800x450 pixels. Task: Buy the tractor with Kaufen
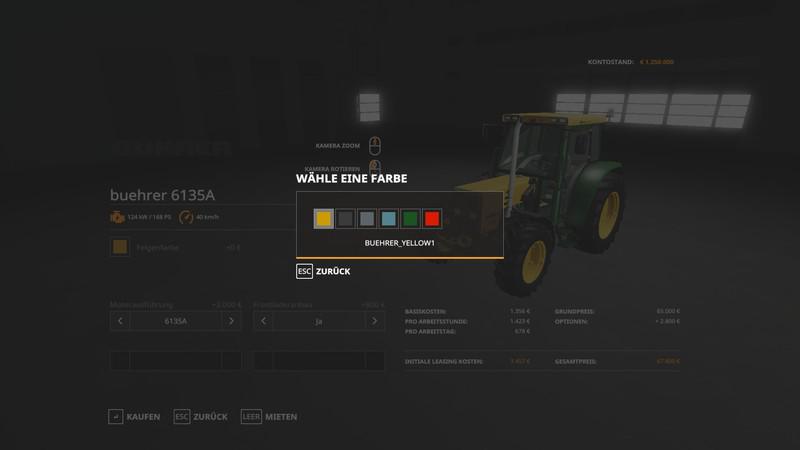134,416
